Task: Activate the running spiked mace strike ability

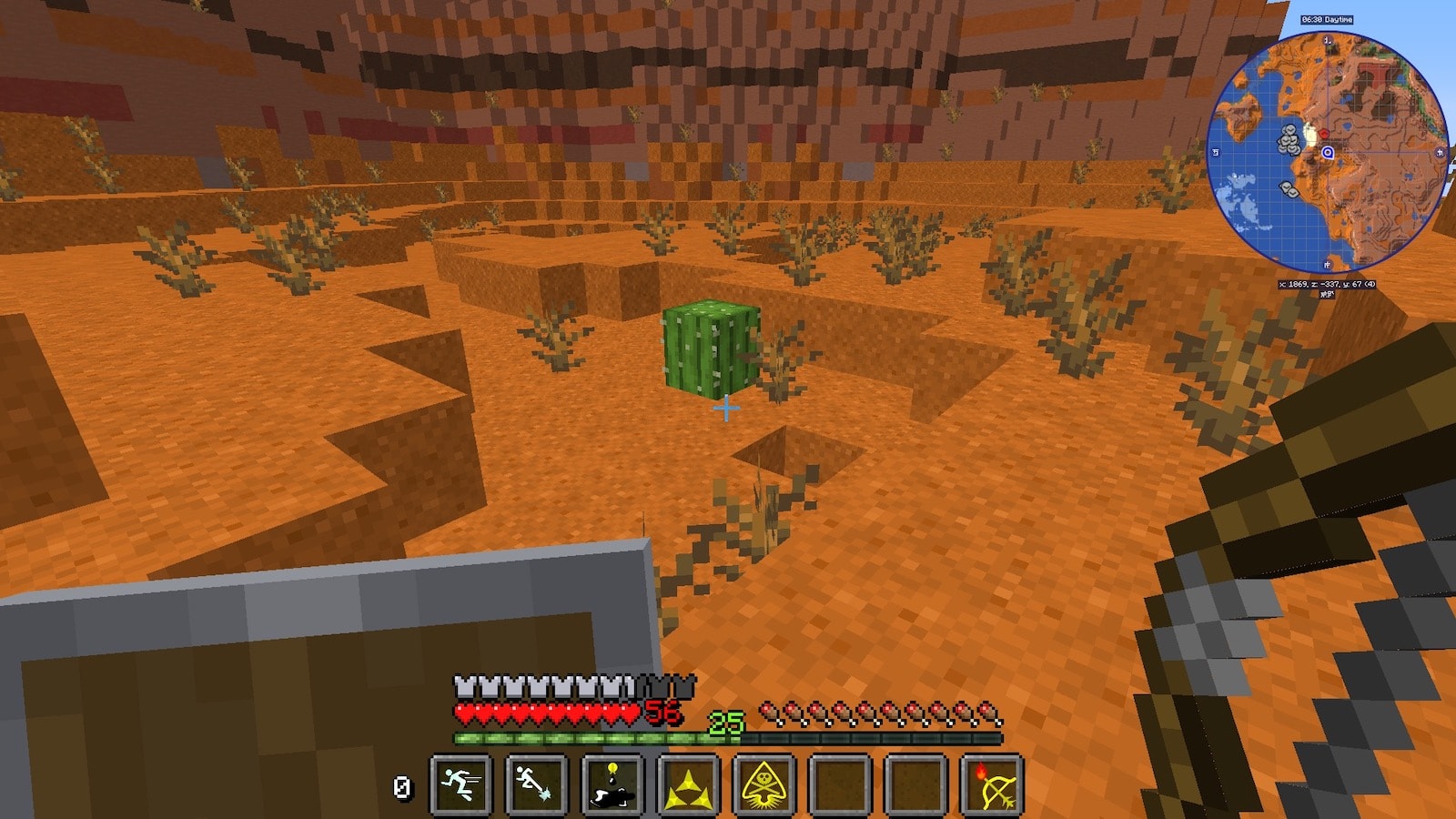Action: tap(536, 784)
